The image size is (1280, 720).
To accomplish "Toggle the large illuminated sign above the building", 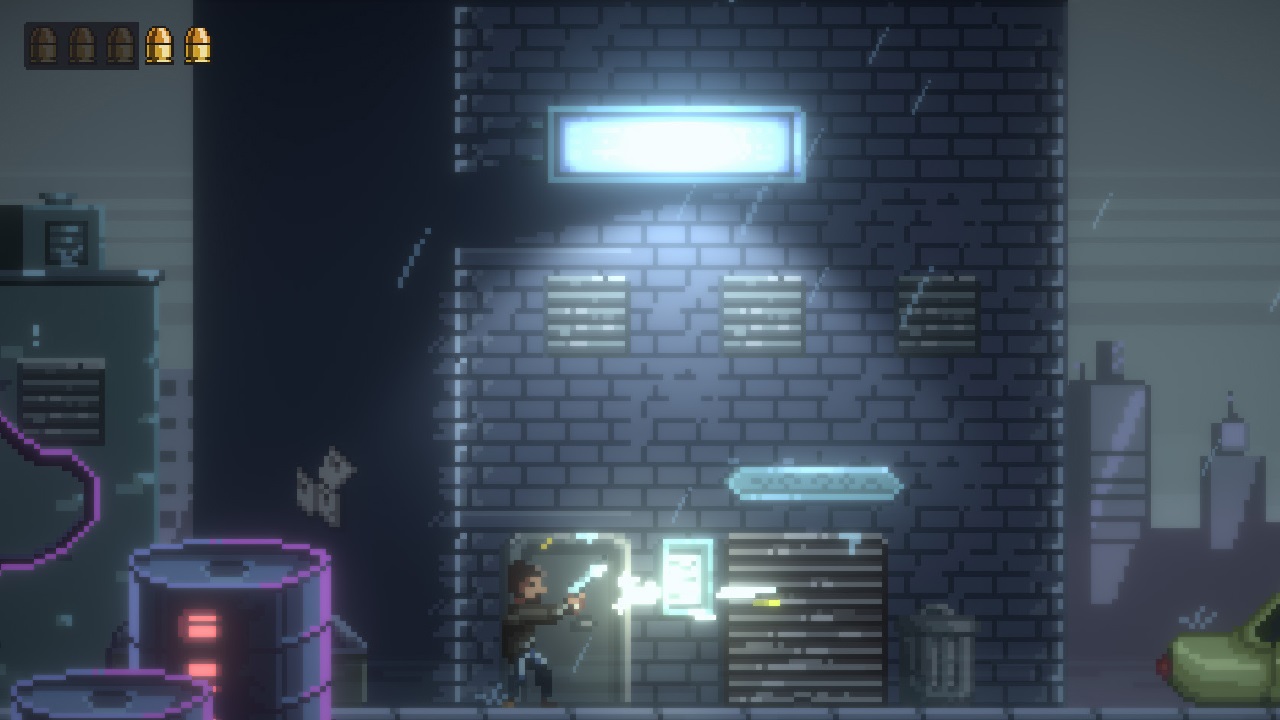I will [x=678, y=143].
